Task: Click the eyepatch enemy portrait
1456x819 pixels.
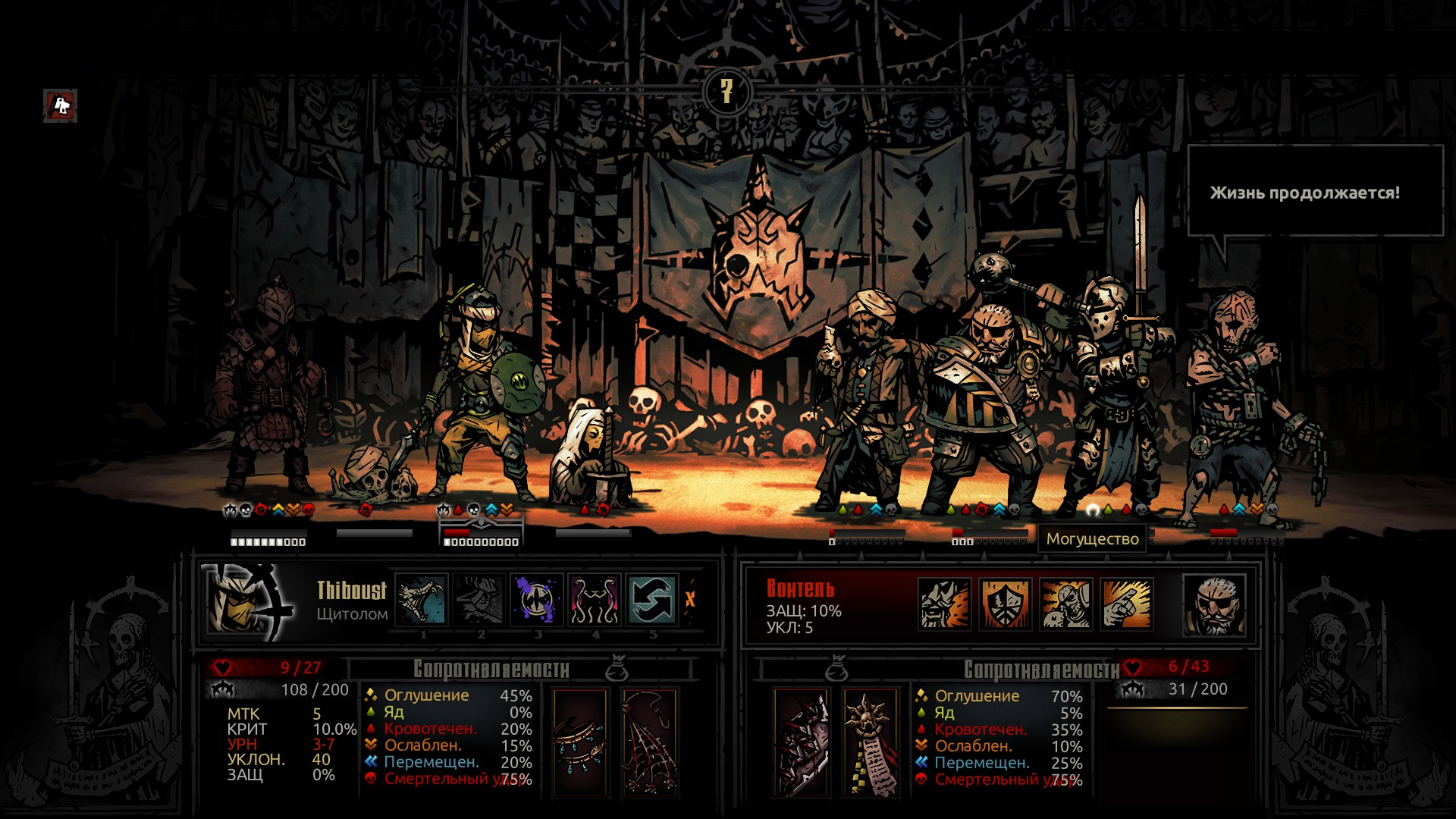Action: tap(1213, 604)
